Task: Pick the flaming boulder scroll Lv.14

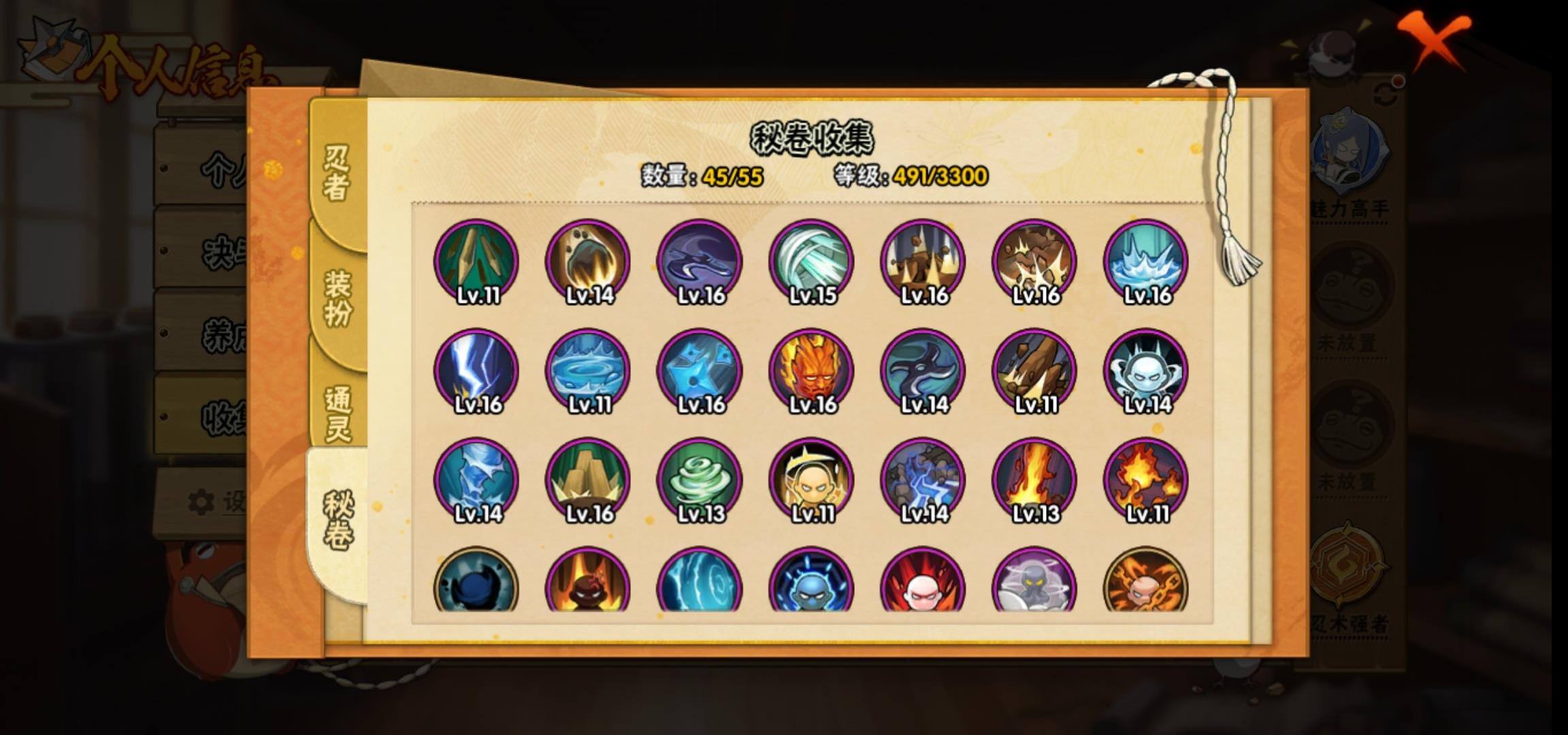Action: (588, 261)
